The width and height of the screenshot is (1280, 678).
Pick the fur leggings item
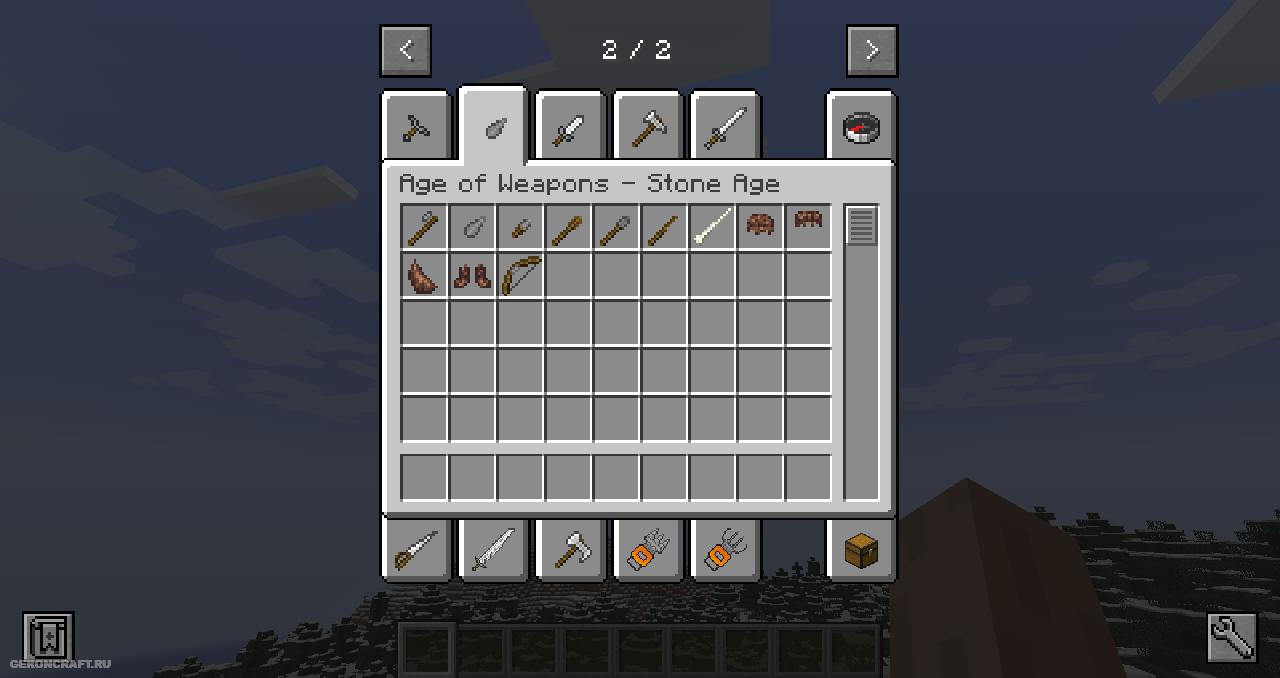click(x=424, y=275)
